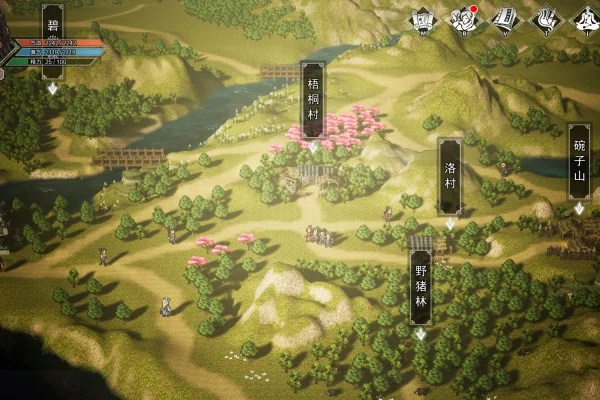Image resolution: width=600 pixels, height=400 pixels.
Task: Select the 洛村 location marker
Action: click(x=450, y=177)
